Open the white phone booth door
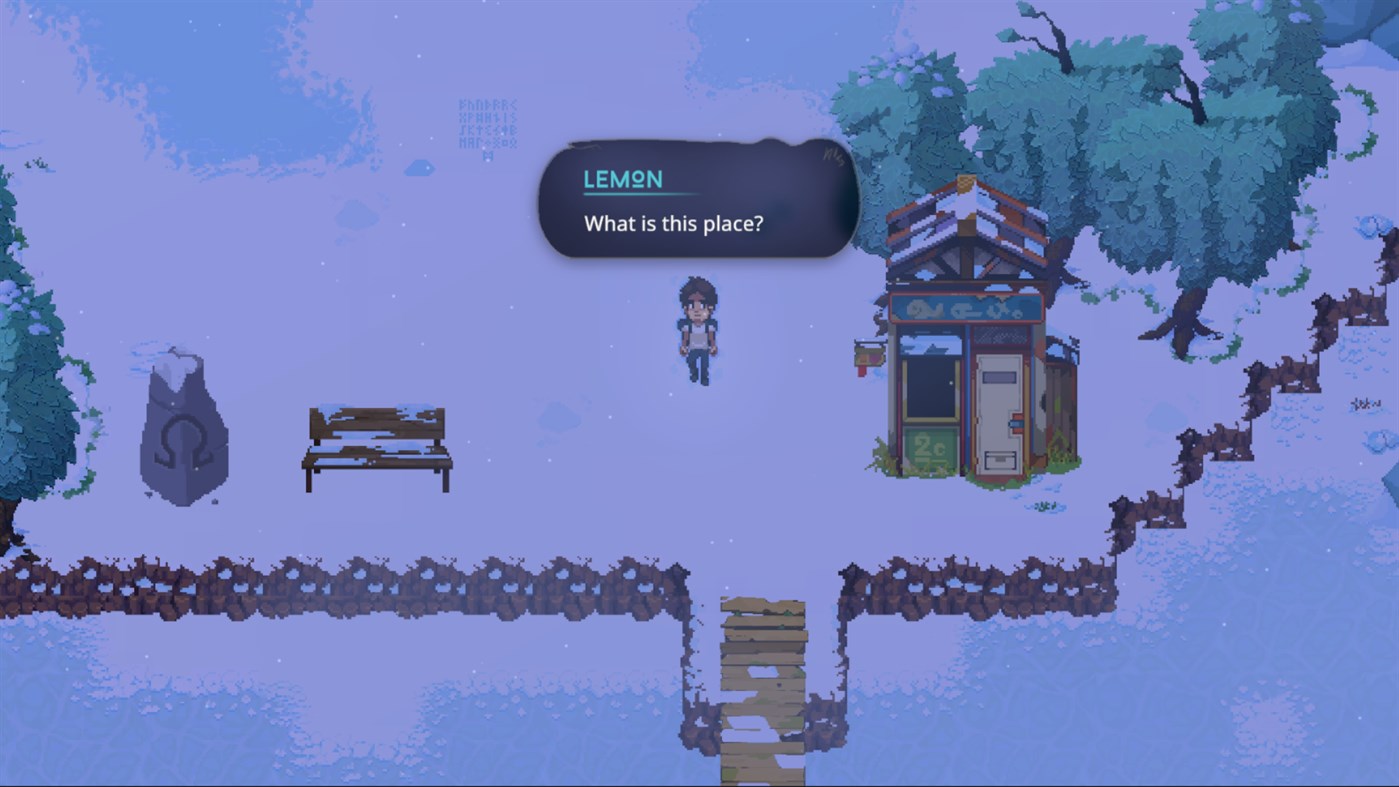 click(x=1000, y=410)
